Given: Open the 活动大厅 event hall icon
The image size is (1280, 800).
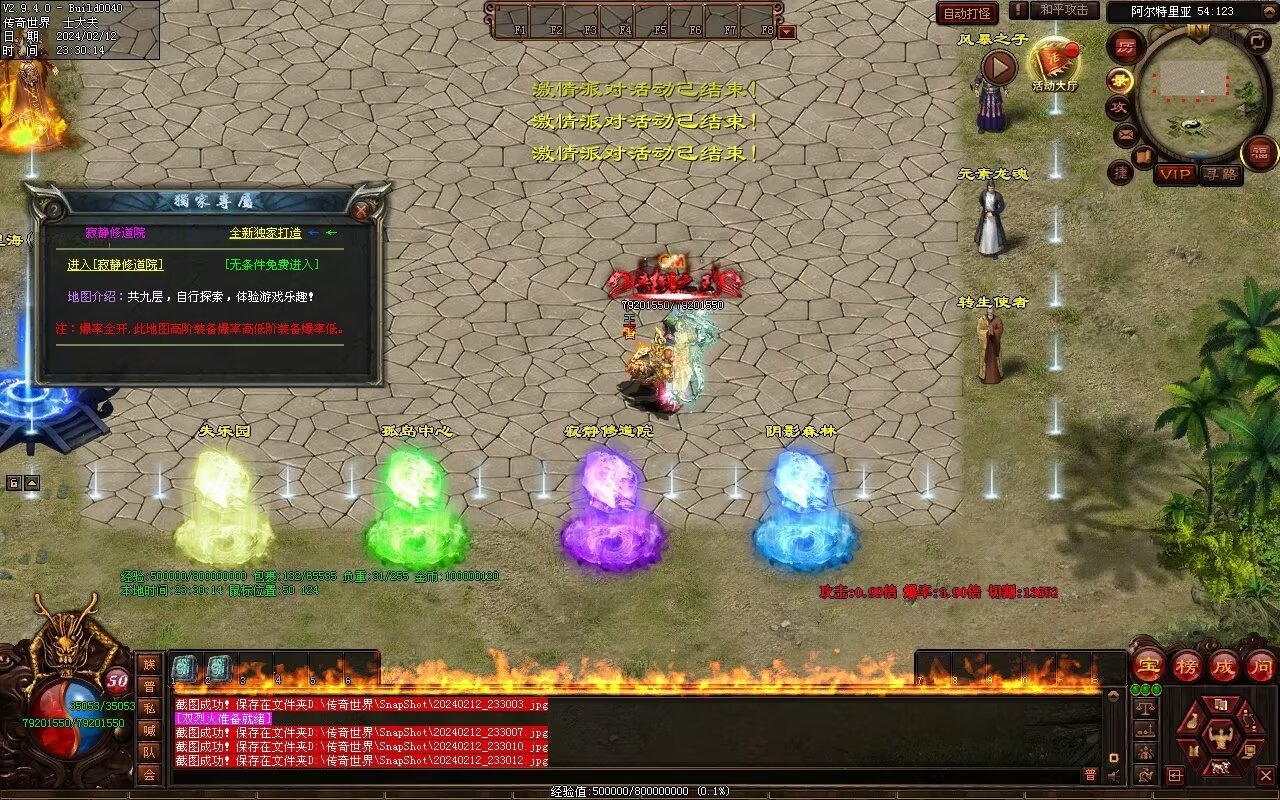Looking at the screenshot, I should click(x=1054, y=64).
